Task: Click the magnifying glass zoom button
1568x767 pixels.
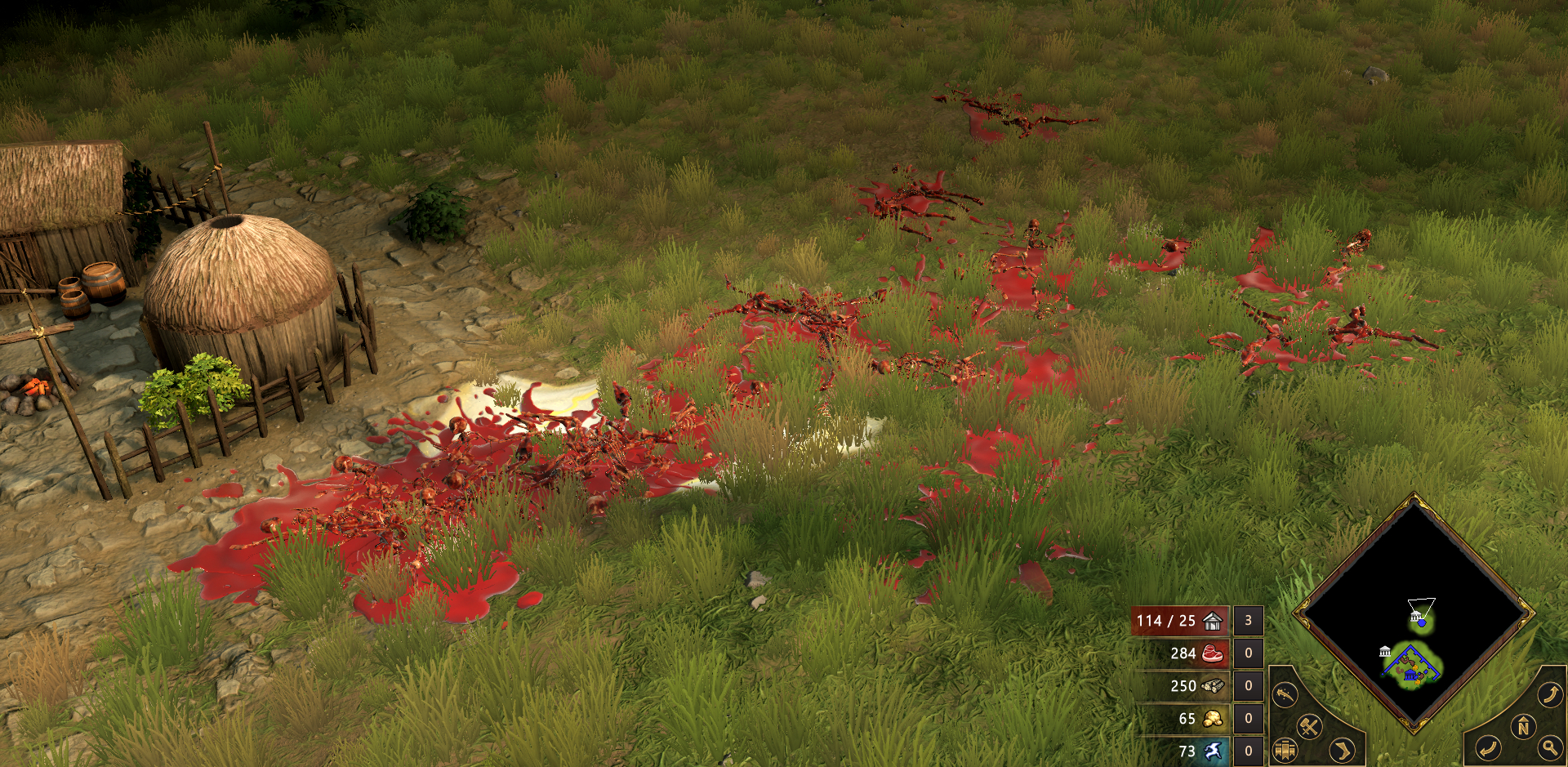Action: tap(1548, 747)
